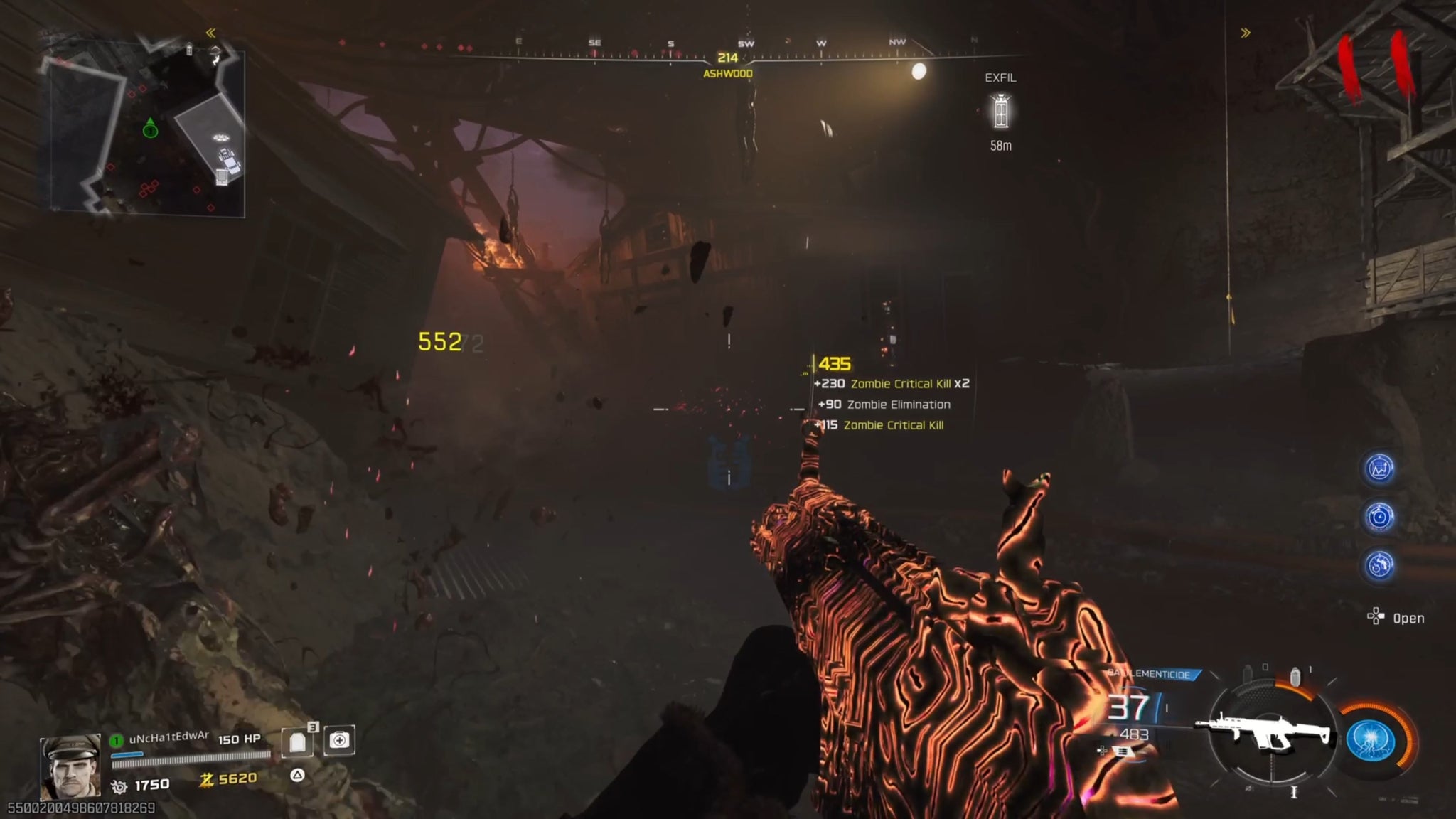Click the yellow essence currency icon

(x=206, y=780)
